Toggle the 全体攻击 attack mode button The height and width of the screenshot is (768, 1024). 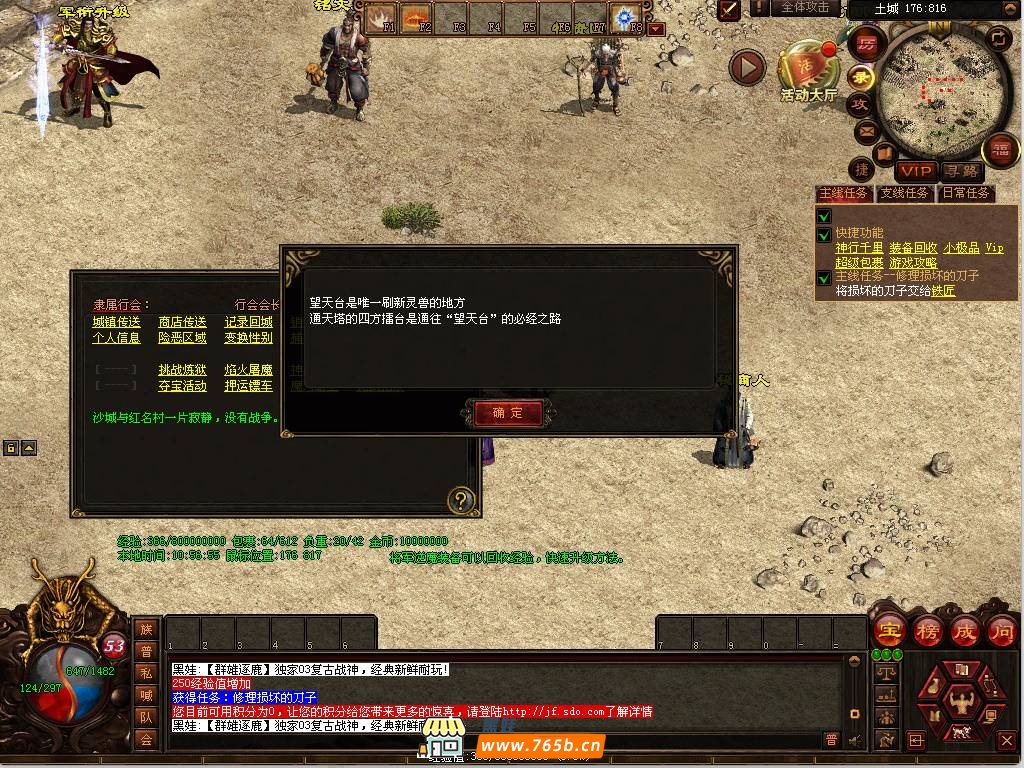click(x=805, y=8)
